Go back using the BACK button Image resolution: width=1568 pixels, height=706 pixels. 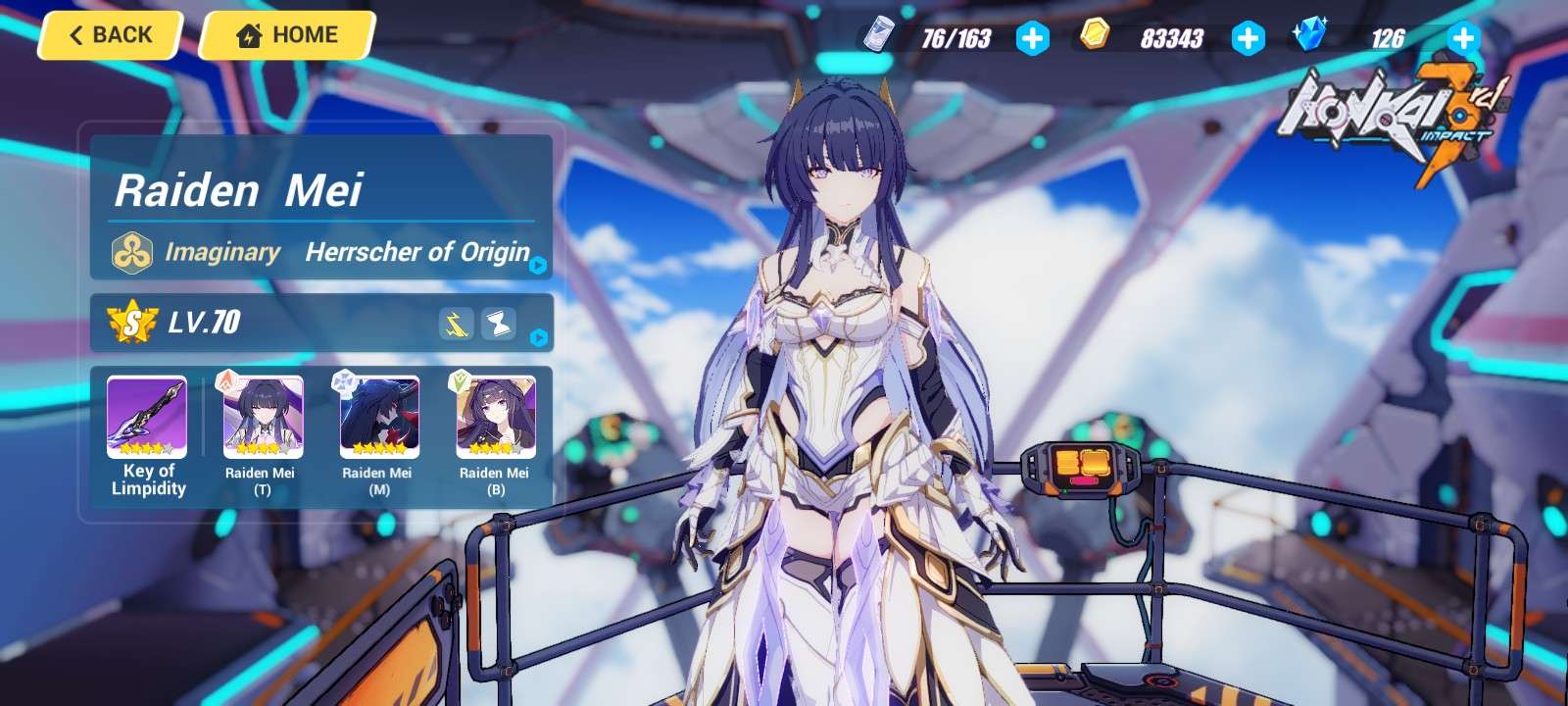point(111,35)
